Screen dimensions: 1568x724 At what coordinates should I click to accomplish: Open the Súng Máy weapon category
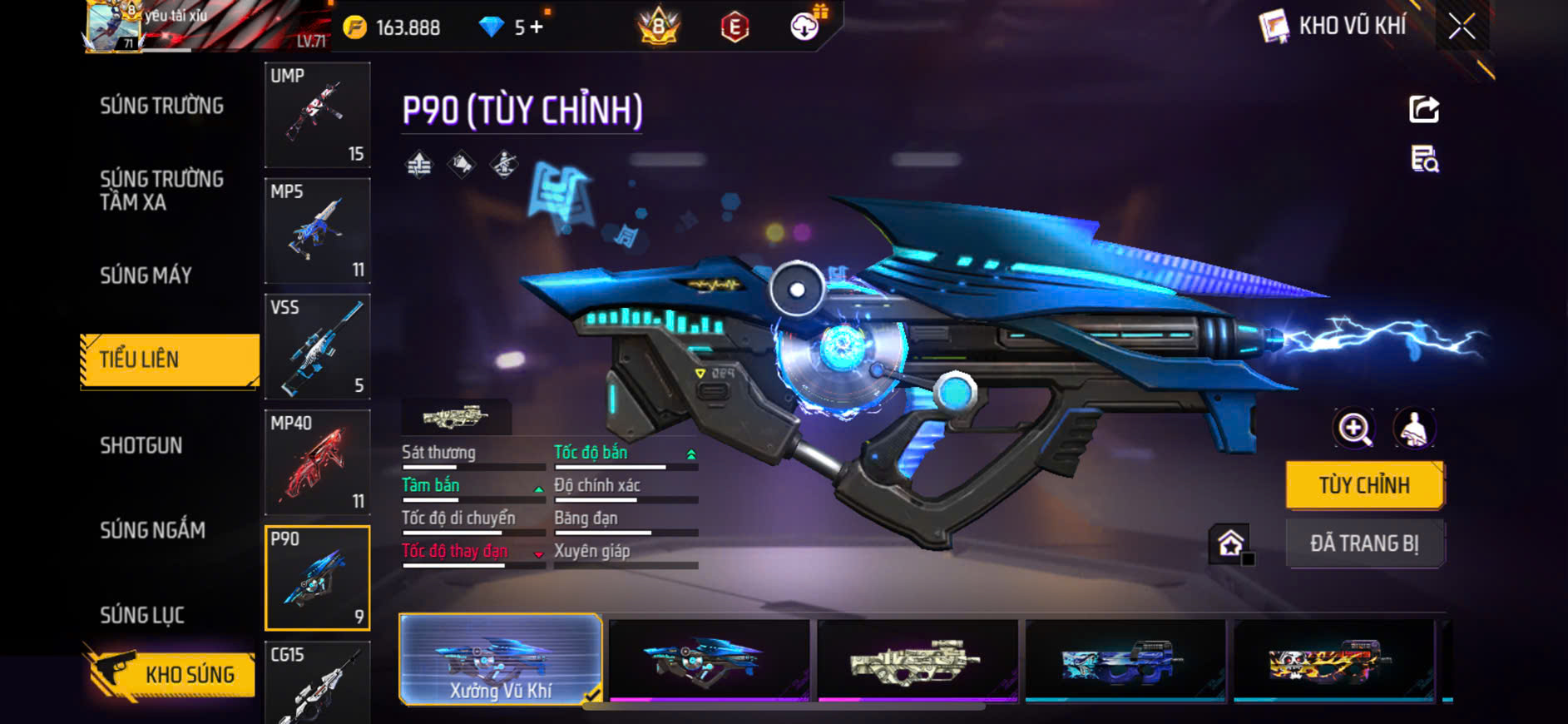click(x=146, y=275)
